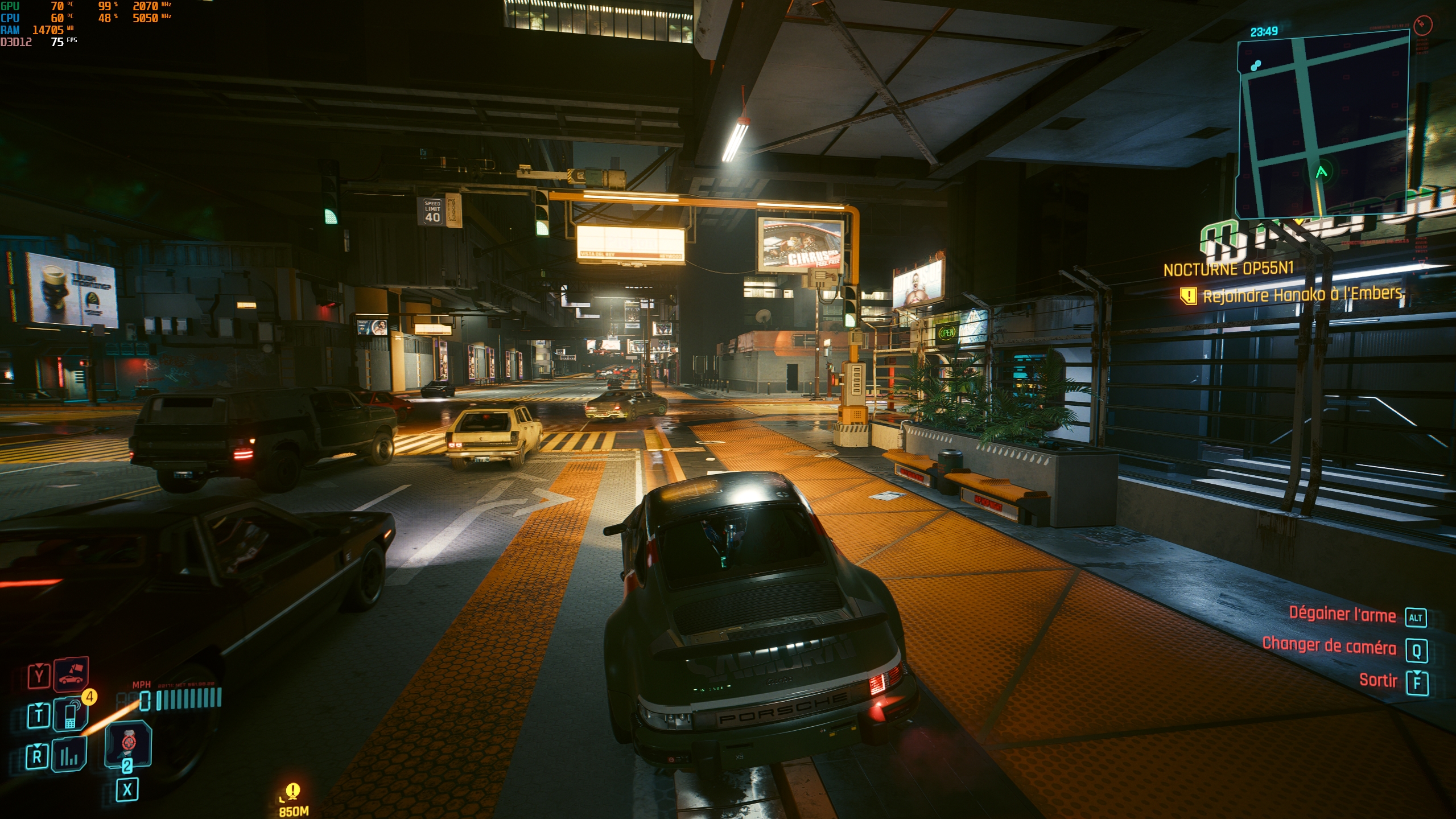Screen dimensions: 1456x819
Task: Select the 'Changer de caméra' option
Action: click(1329, 646)
